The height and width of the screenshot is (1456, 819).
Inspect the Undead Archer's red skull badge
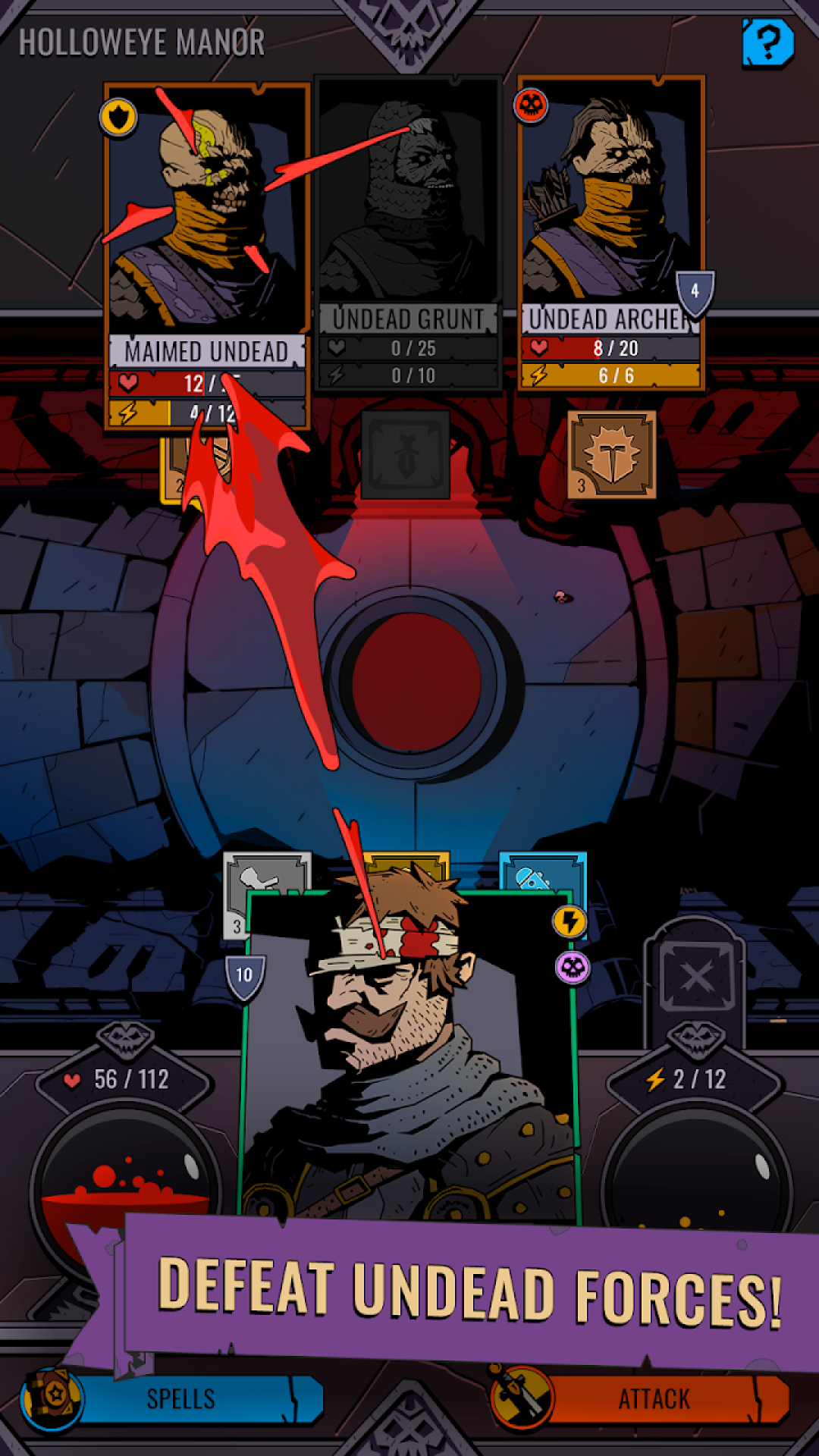coord(531,105)
